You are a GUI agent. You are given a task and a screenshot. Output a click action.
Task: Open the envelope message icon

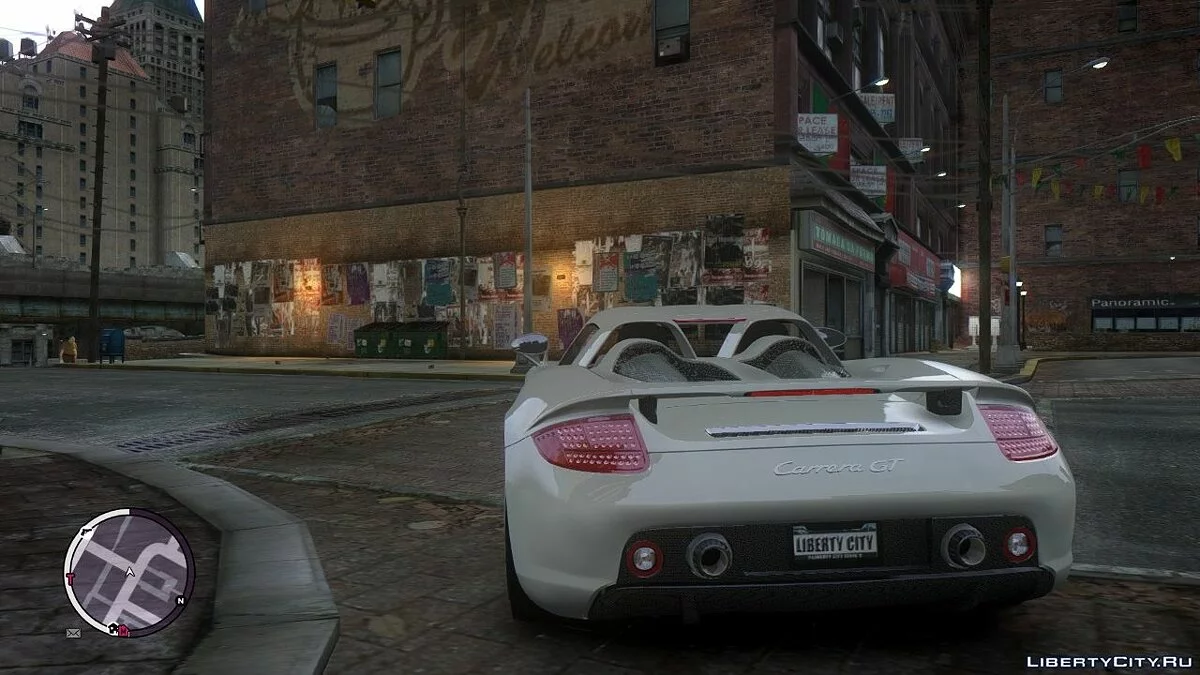(73, 633)
